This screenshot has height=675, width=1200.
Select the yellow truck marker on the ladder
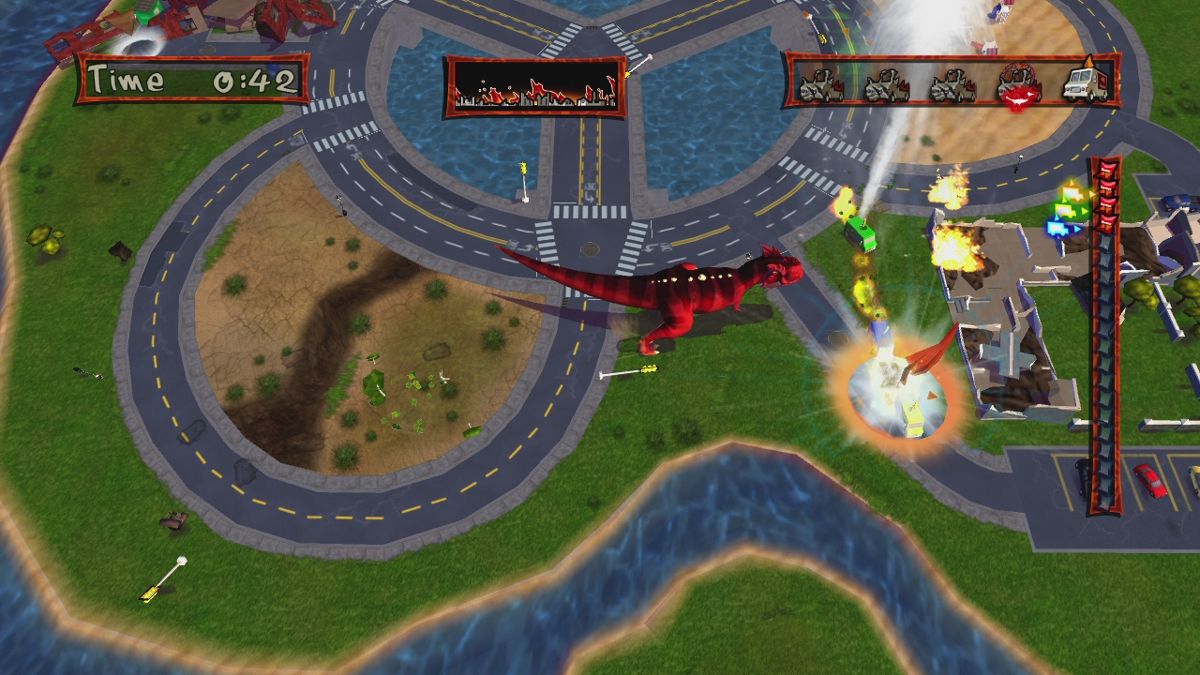(1072, 192)
